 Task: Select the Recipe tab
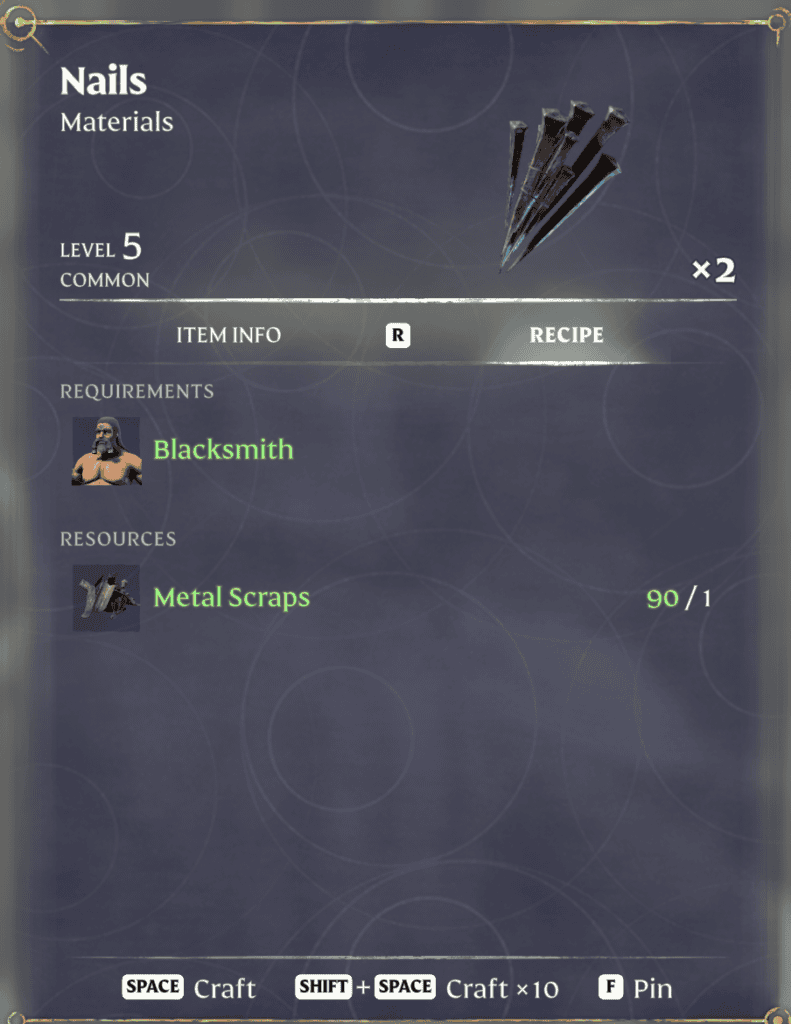pyautogui.click(x=566, y=336)
